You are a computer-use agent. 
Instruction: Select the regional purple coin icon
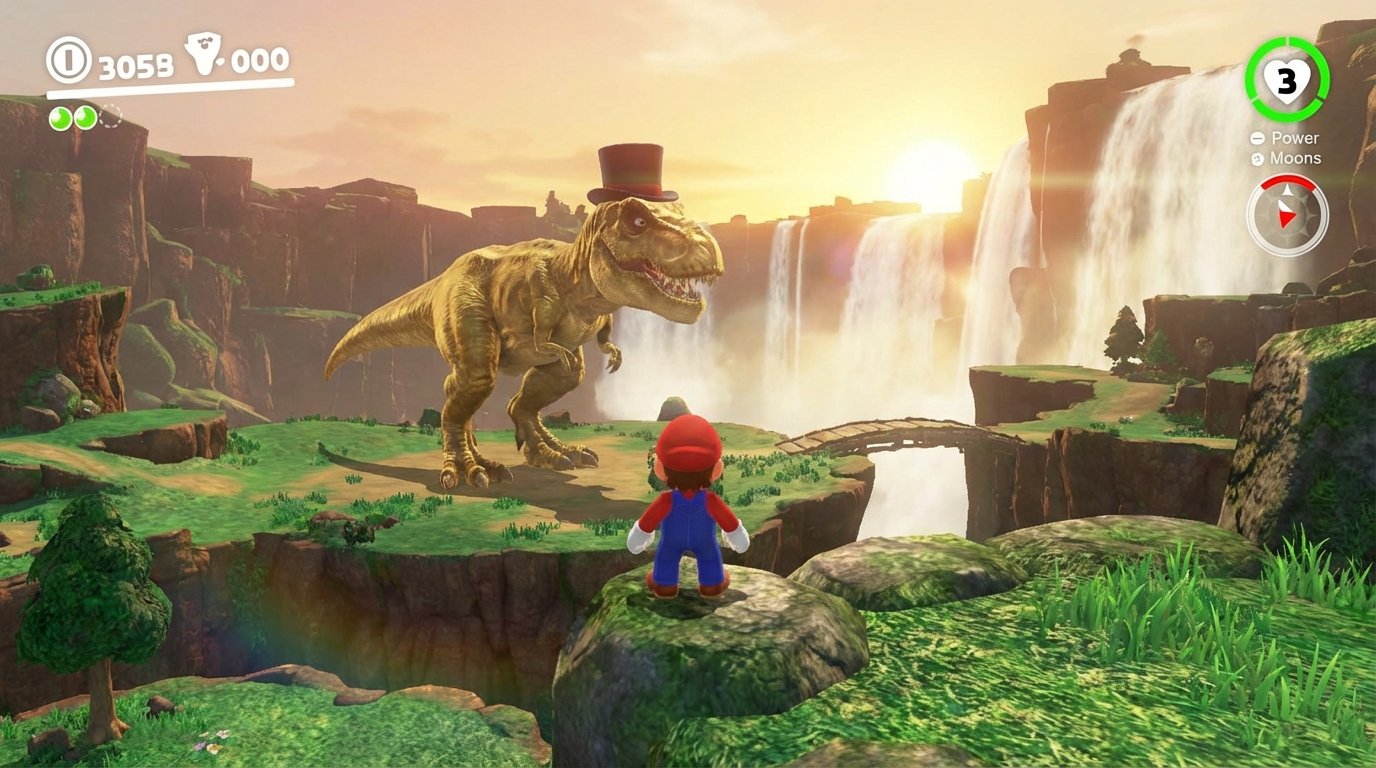pos(204,53)
